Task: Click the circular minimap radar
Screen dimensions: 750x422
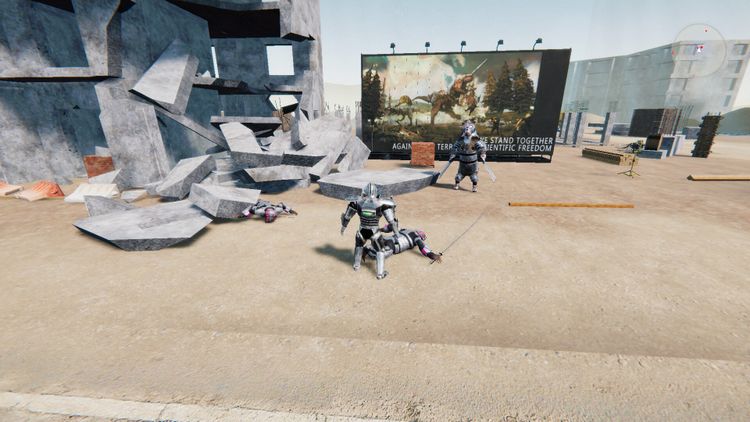Action: pyautogui.click(x=700, y=48)
